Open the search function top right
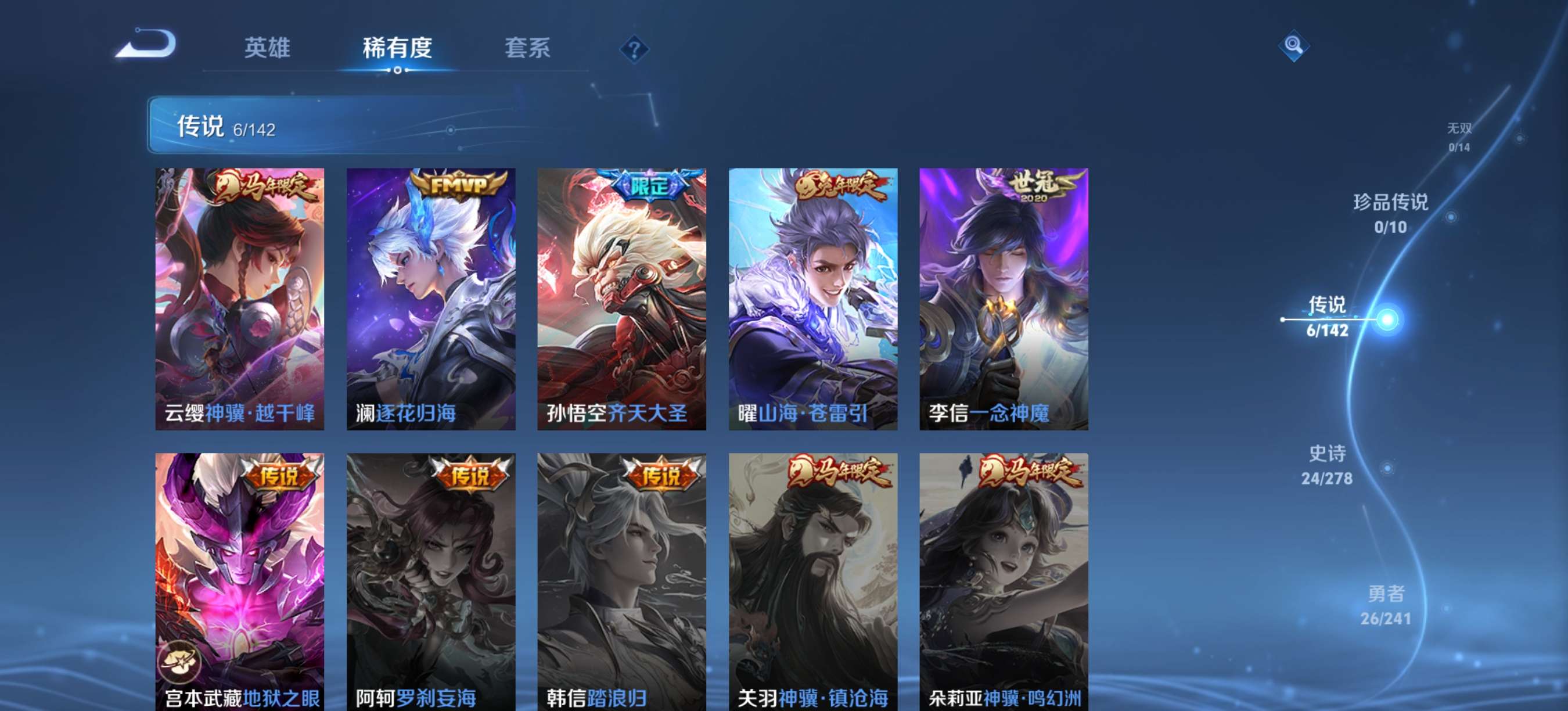This screenshot has height=711, width=1568. pos(1293,45)
